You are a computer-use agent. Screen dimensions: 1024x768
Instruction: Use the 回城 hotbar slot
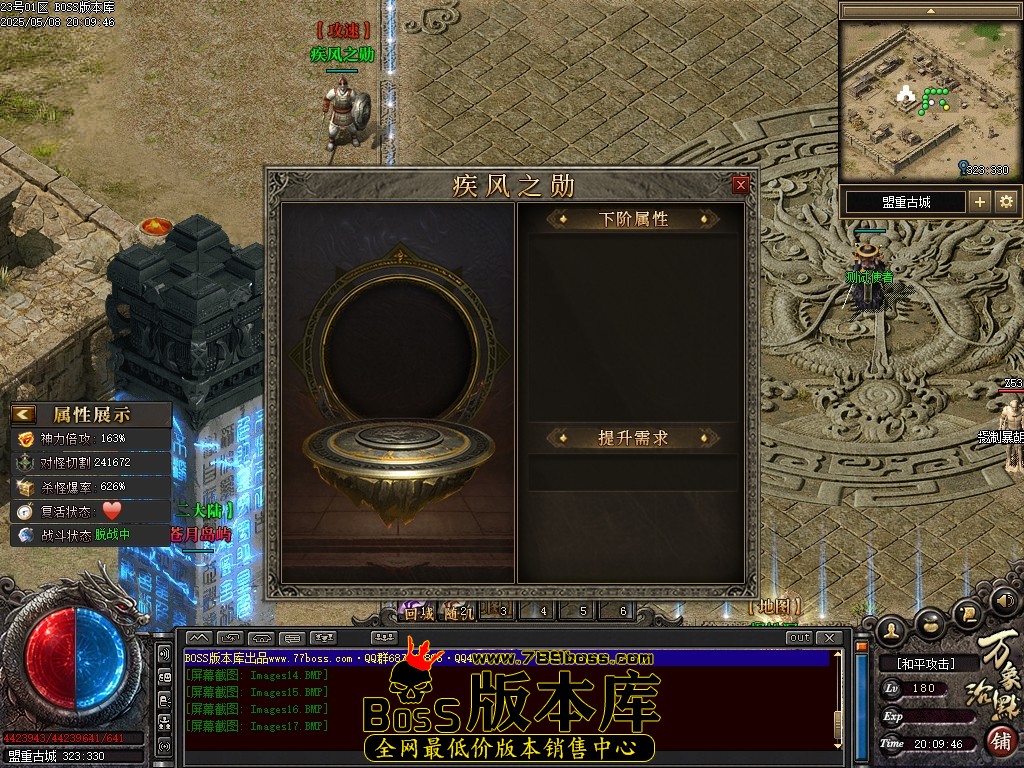419,612
